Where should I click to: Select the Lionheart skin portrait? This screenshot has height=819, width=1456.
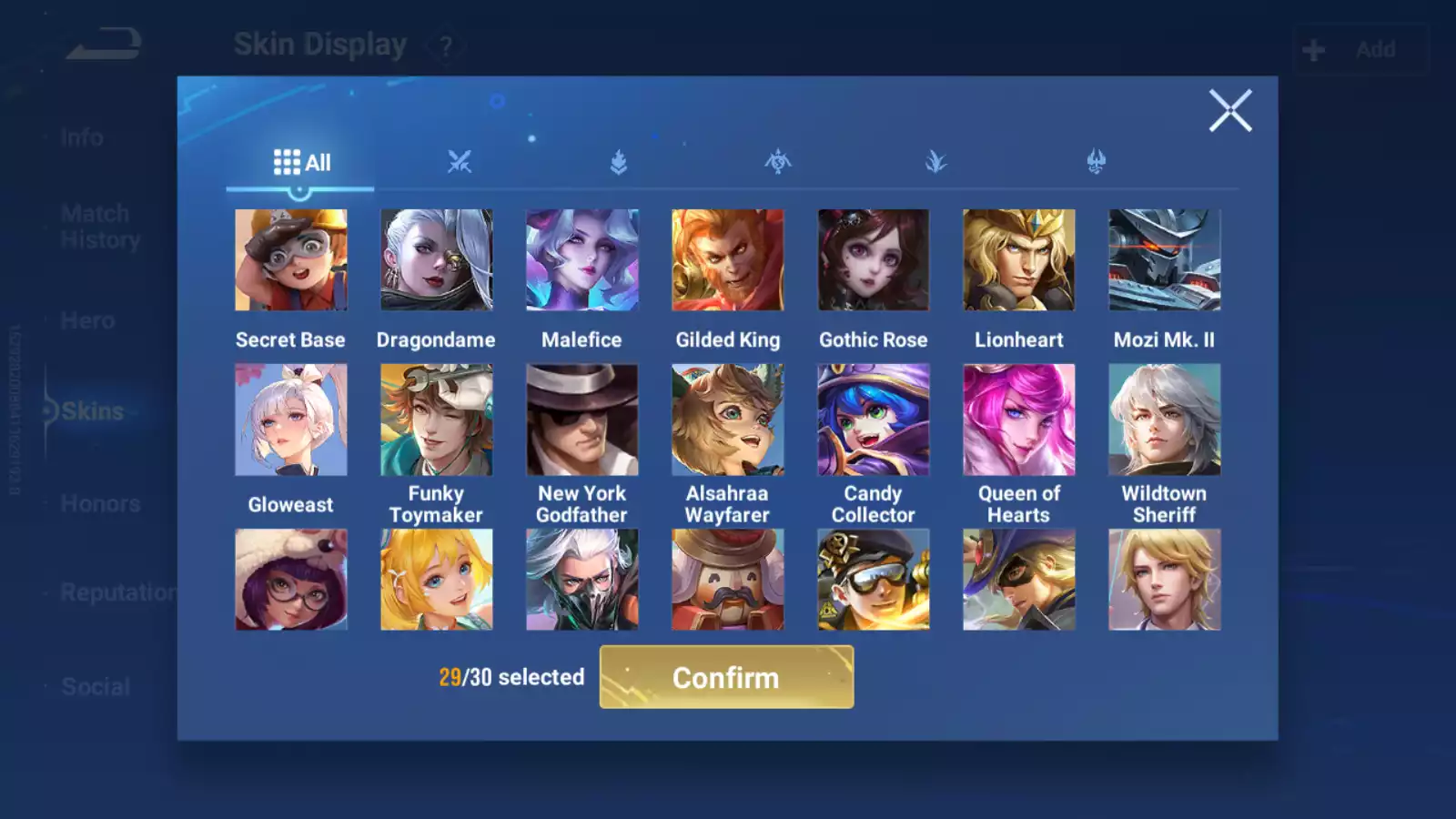(1018, 260)
